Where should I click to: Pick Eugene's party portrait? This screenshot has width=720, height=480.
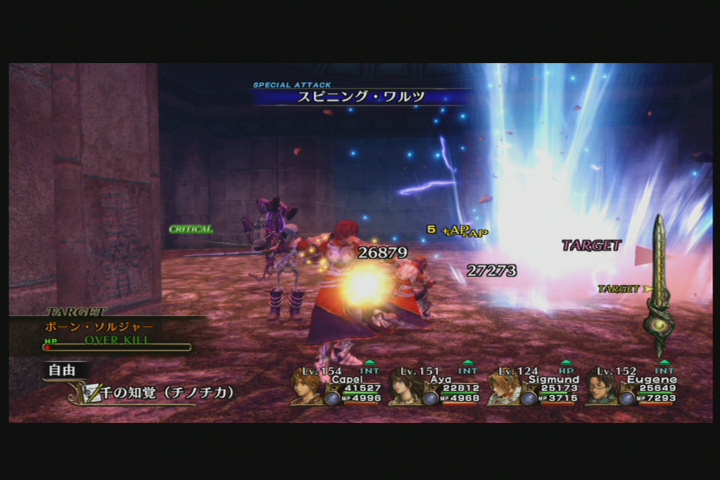point(601,387)
